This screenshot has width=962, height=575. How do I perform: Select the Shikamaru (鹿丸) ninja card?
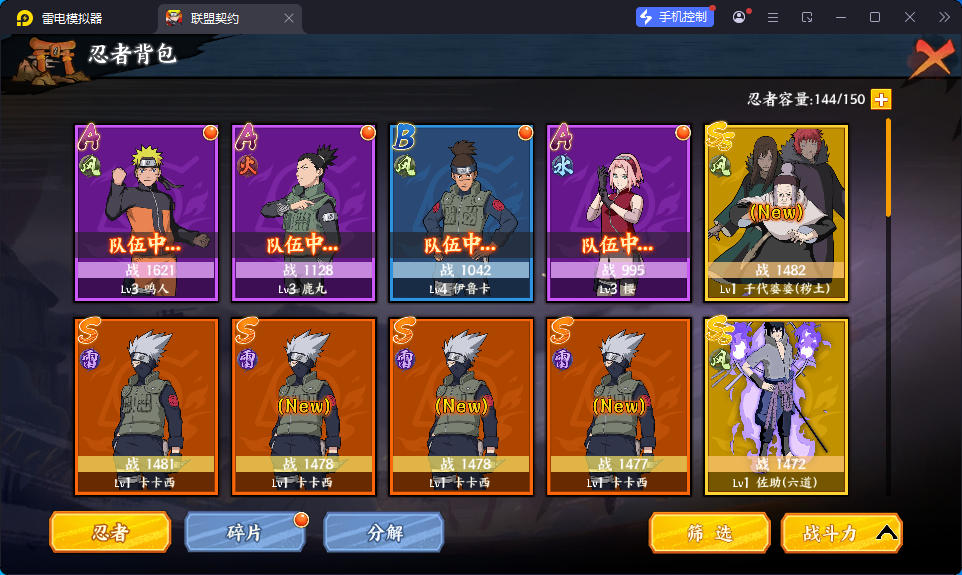tap(303, 212)
